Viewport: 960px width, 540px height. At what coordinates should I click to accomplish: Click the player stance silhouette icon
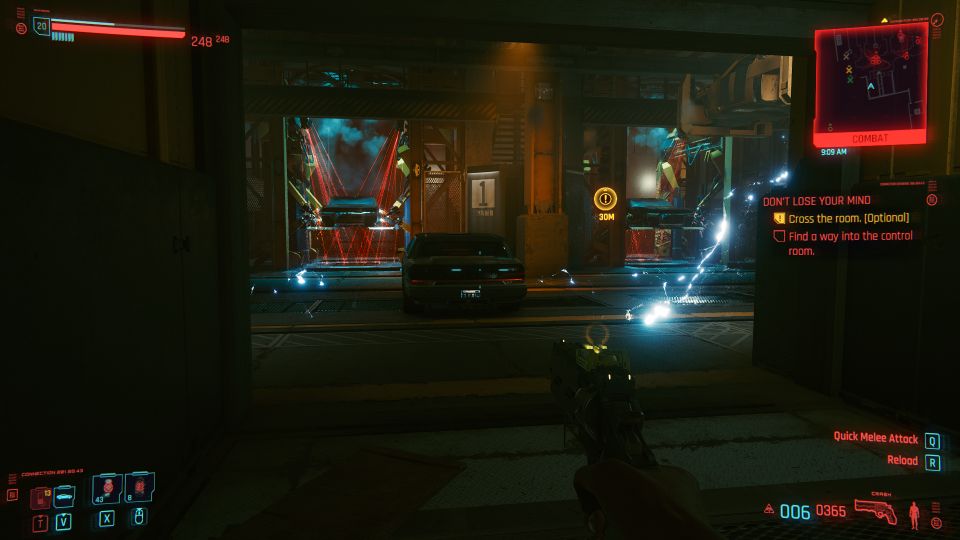(914, 514)
